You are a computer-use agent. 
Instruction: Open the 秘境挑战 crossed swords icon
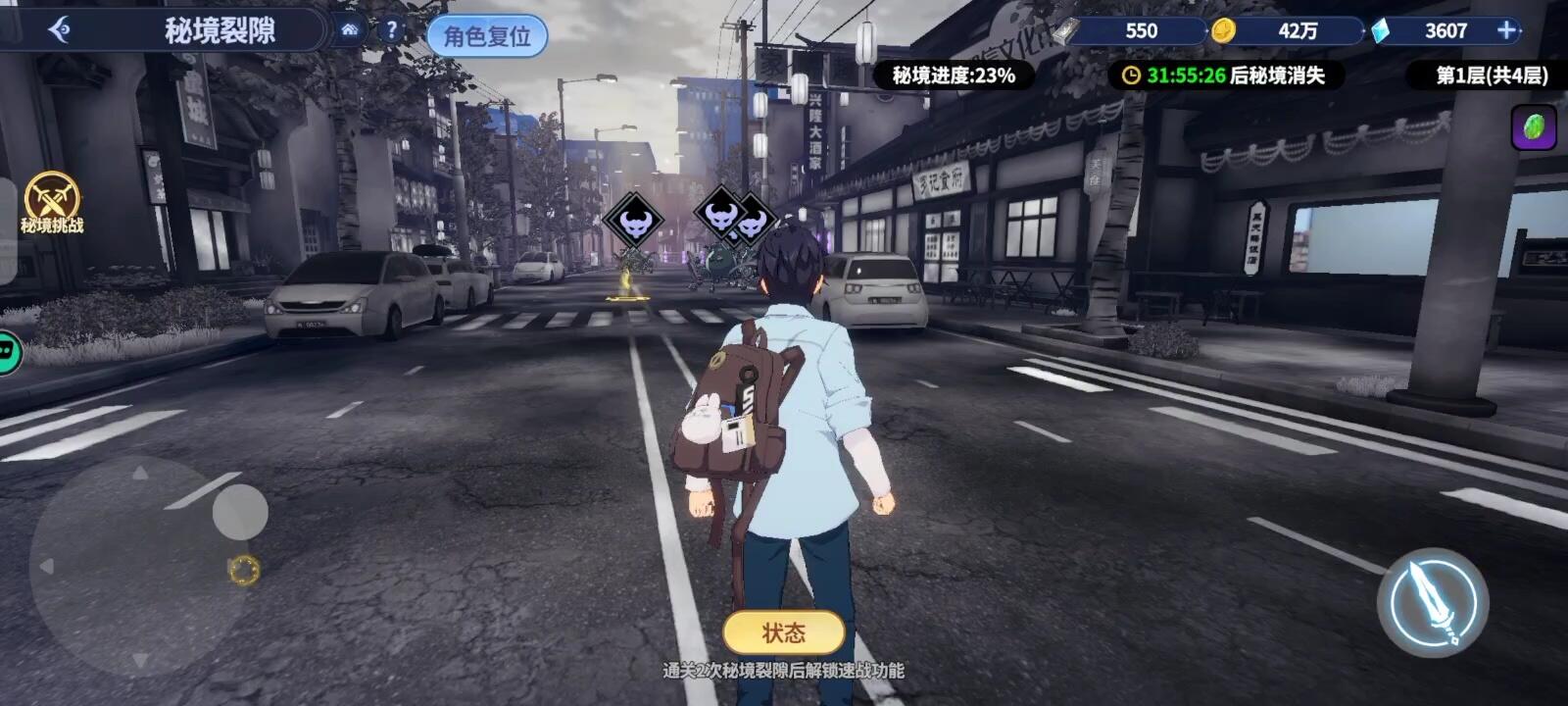[52, 201]
